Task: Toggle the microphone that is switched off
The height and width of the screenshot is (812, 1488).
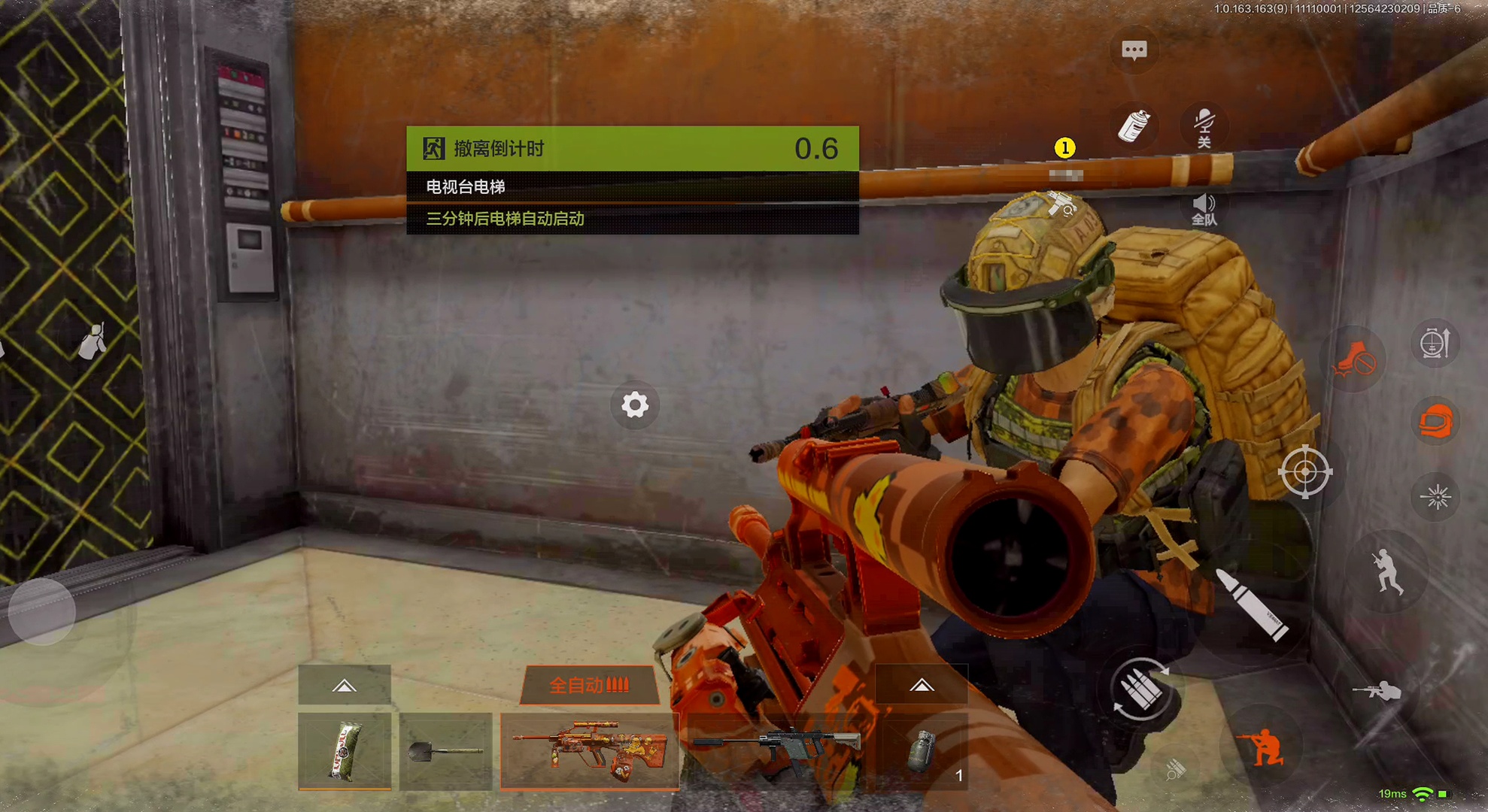Action: click(x=1204, y=126)
